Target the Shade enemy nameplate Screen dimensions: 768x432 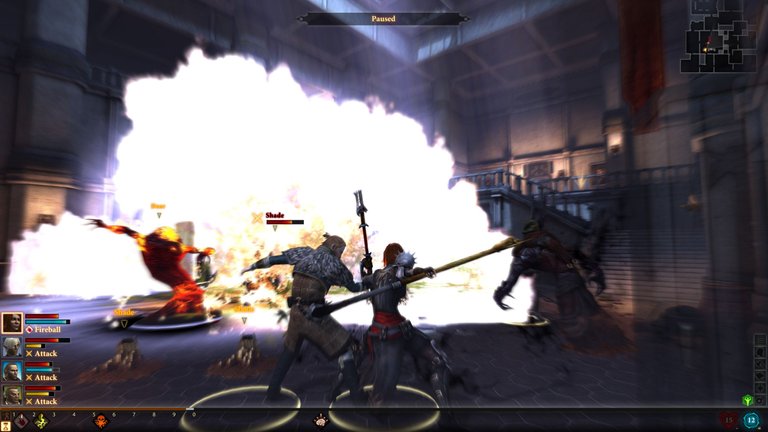[275, 216]
